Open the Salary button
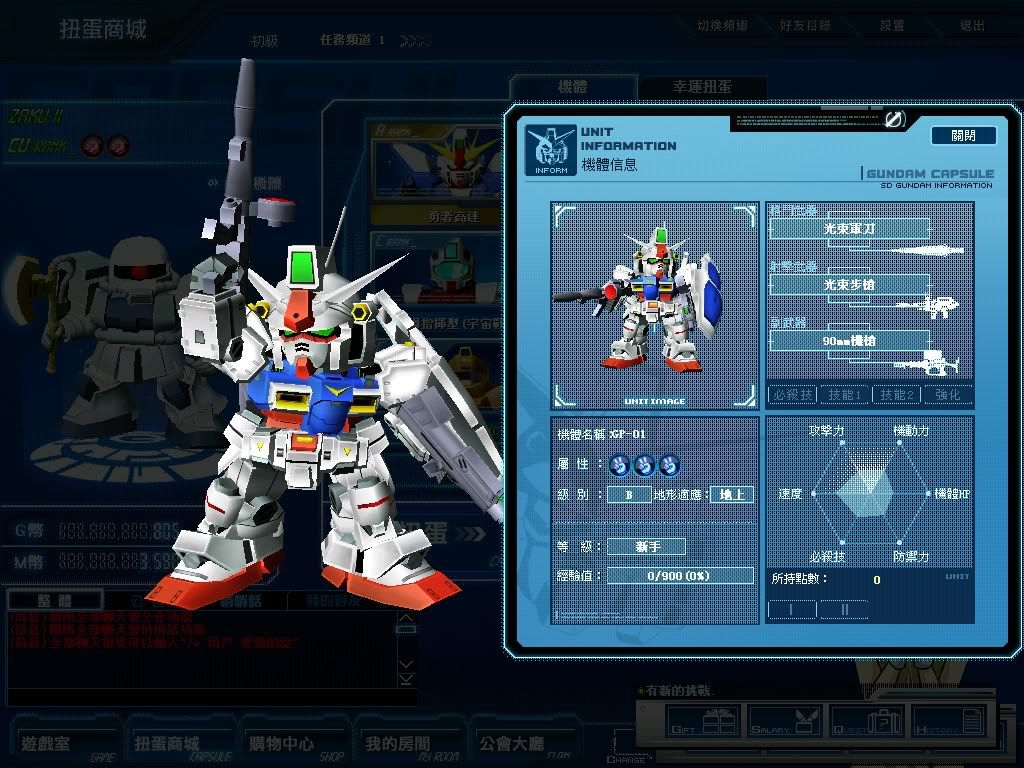Viewport: 1024px width, 768px height. click(x=782, y=719)
